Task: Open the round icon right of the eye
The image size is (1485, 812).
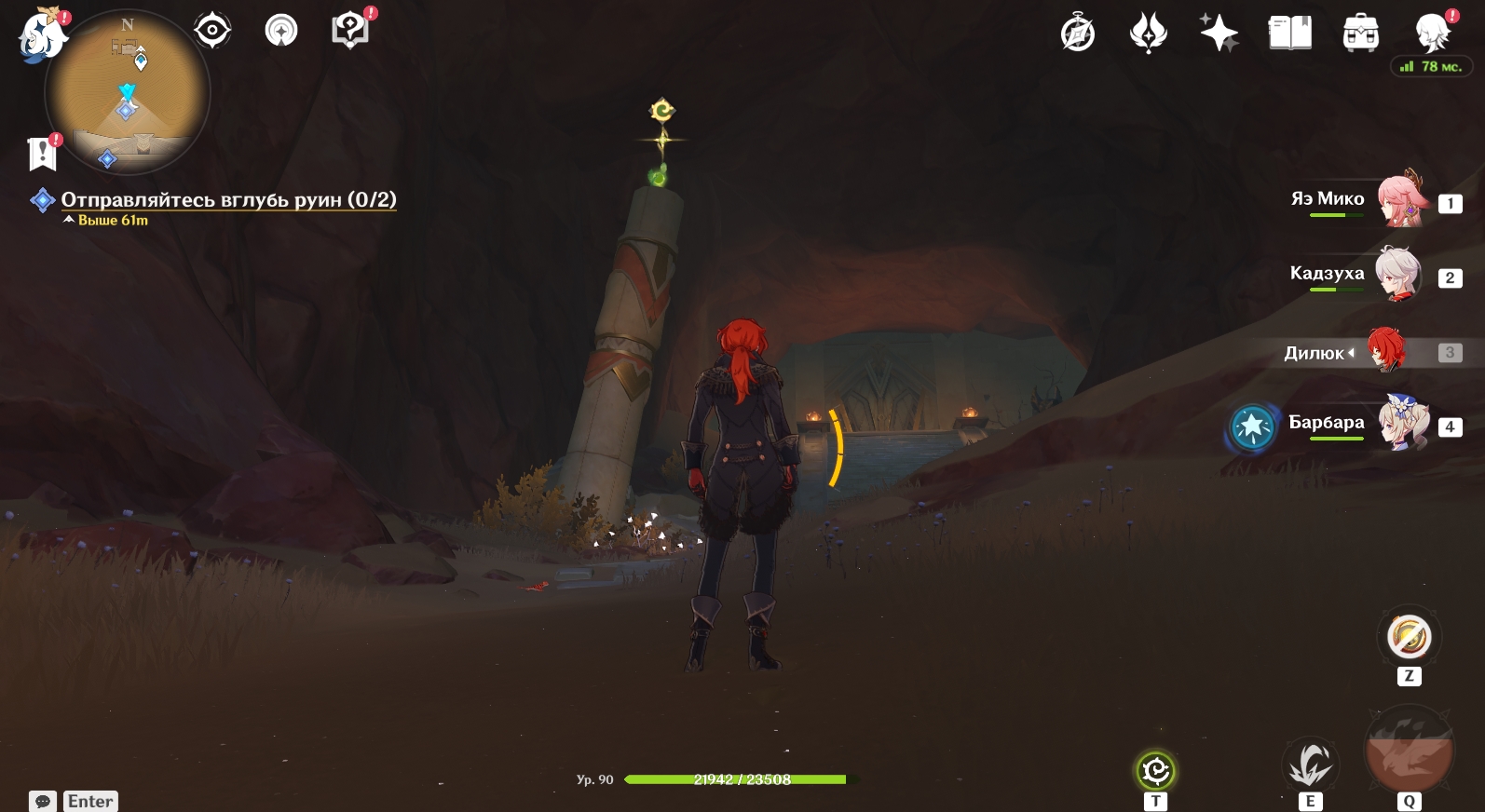Action: tap(281, 31)
